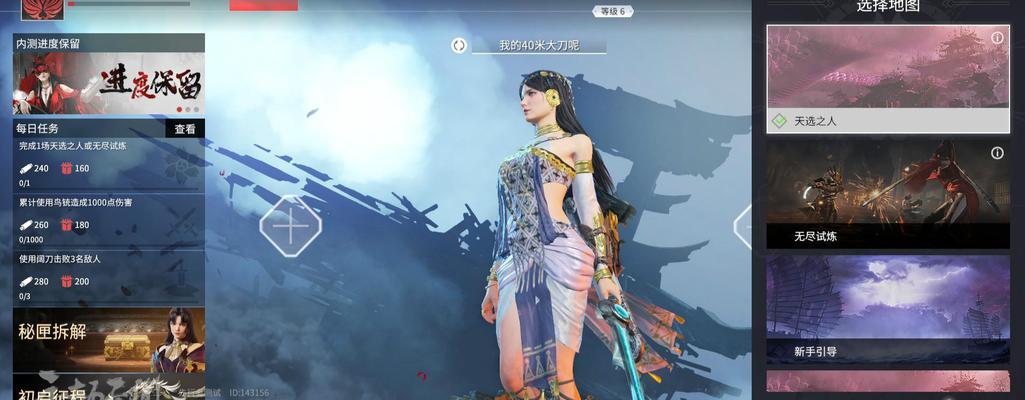Viewport: 1025px width, 400px height.
Task: Add a teammate with the plus hexagon
Action: 290,227
